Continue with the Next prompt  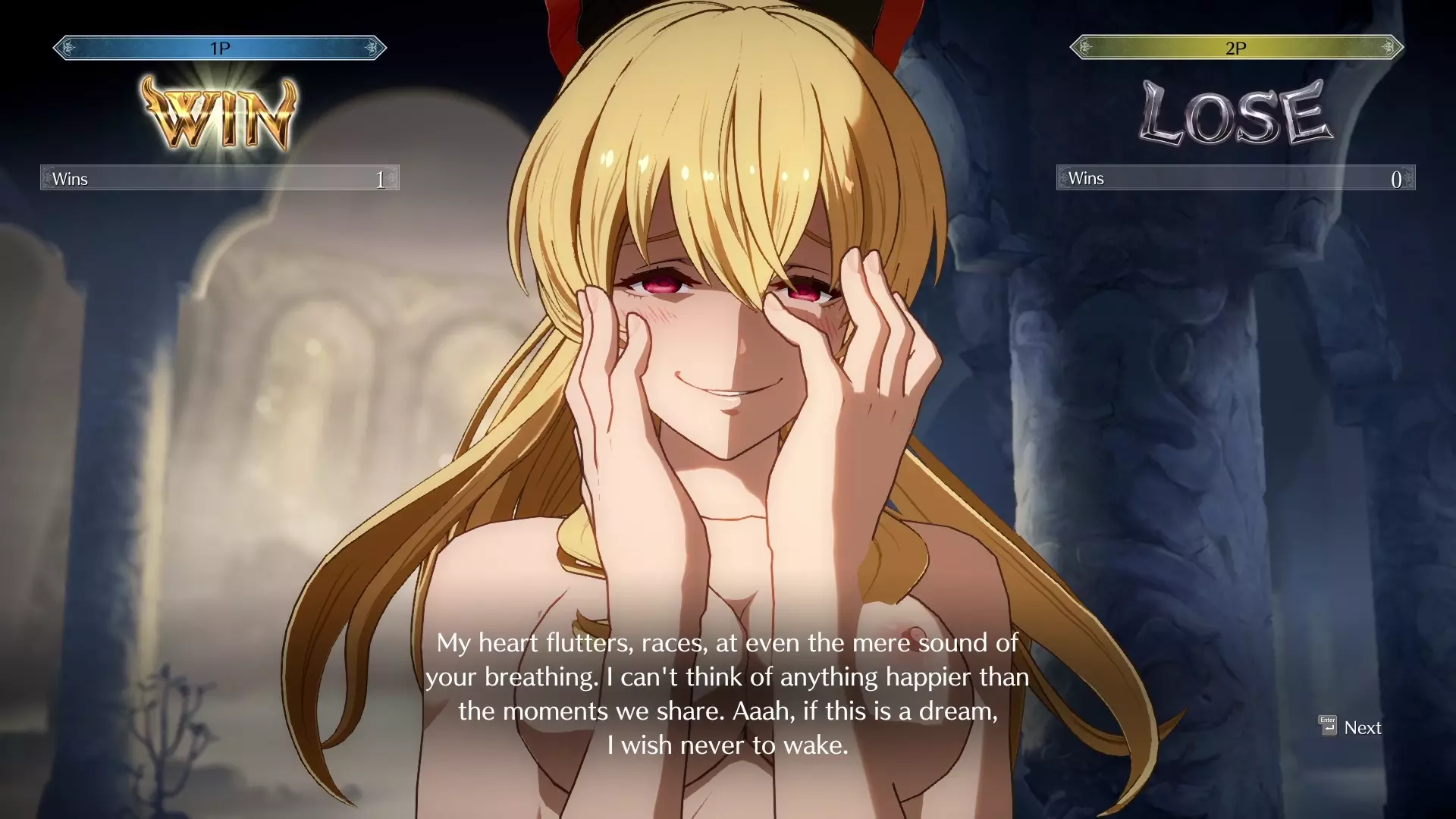point(1351,727)
